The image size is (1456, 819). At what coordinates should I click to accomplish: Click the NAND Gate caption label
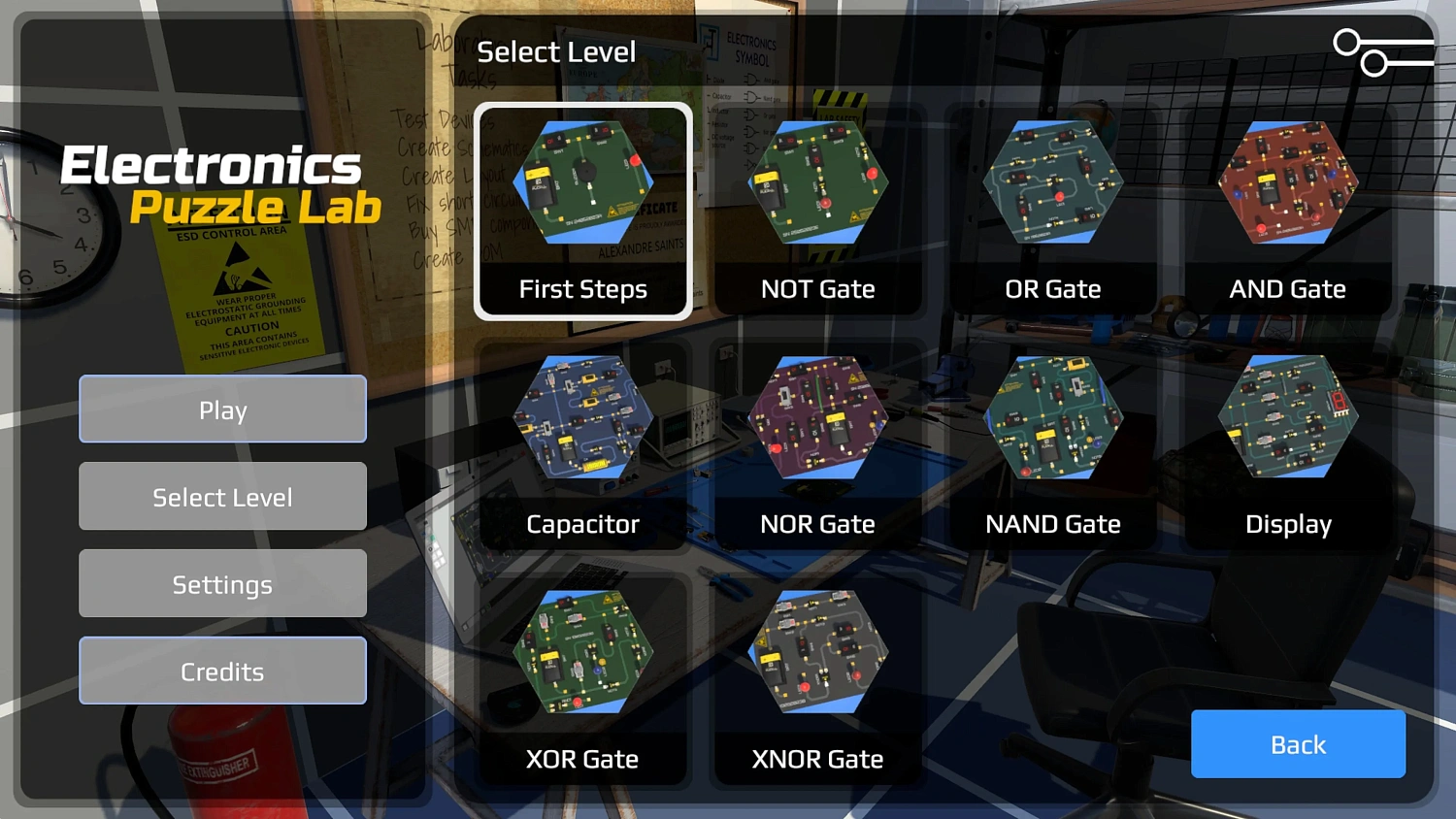pos(1053,524)
